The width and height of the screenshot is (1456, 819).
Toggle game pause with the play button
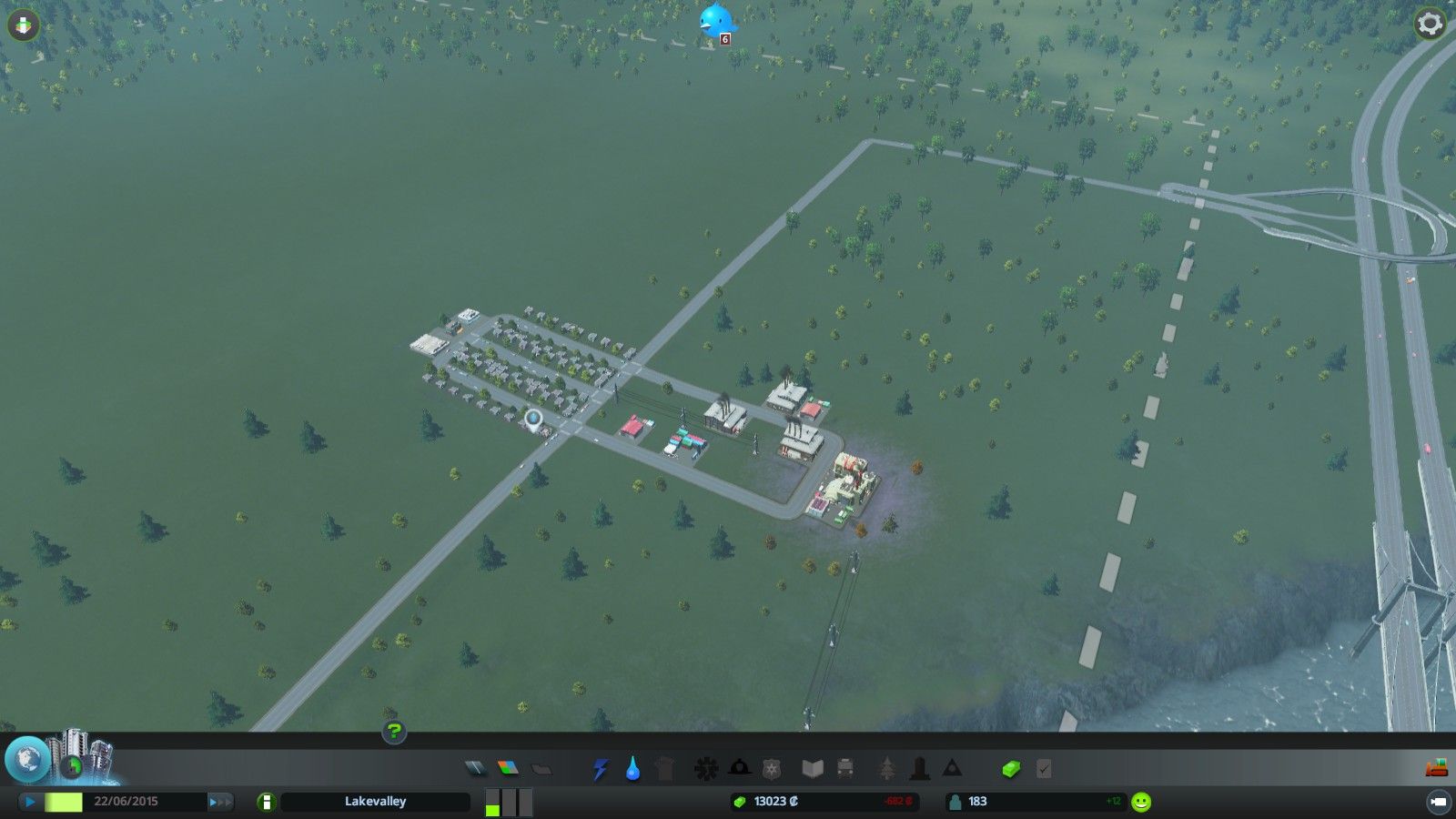[28, 802]
